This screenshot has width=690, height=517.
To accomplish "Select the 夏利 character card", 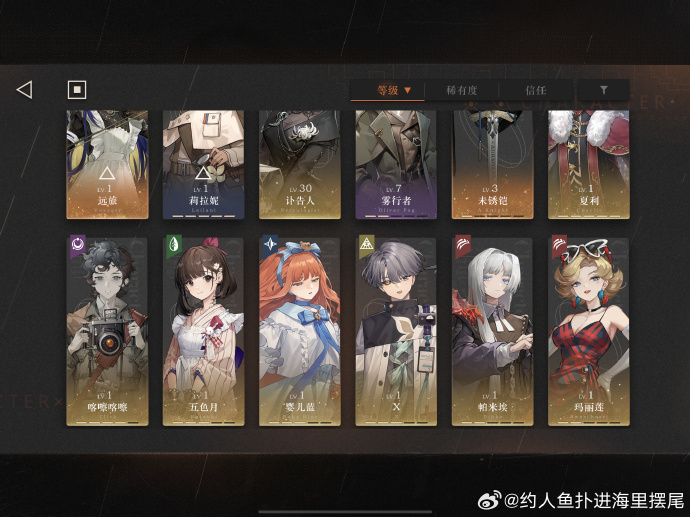I will 588,165.
